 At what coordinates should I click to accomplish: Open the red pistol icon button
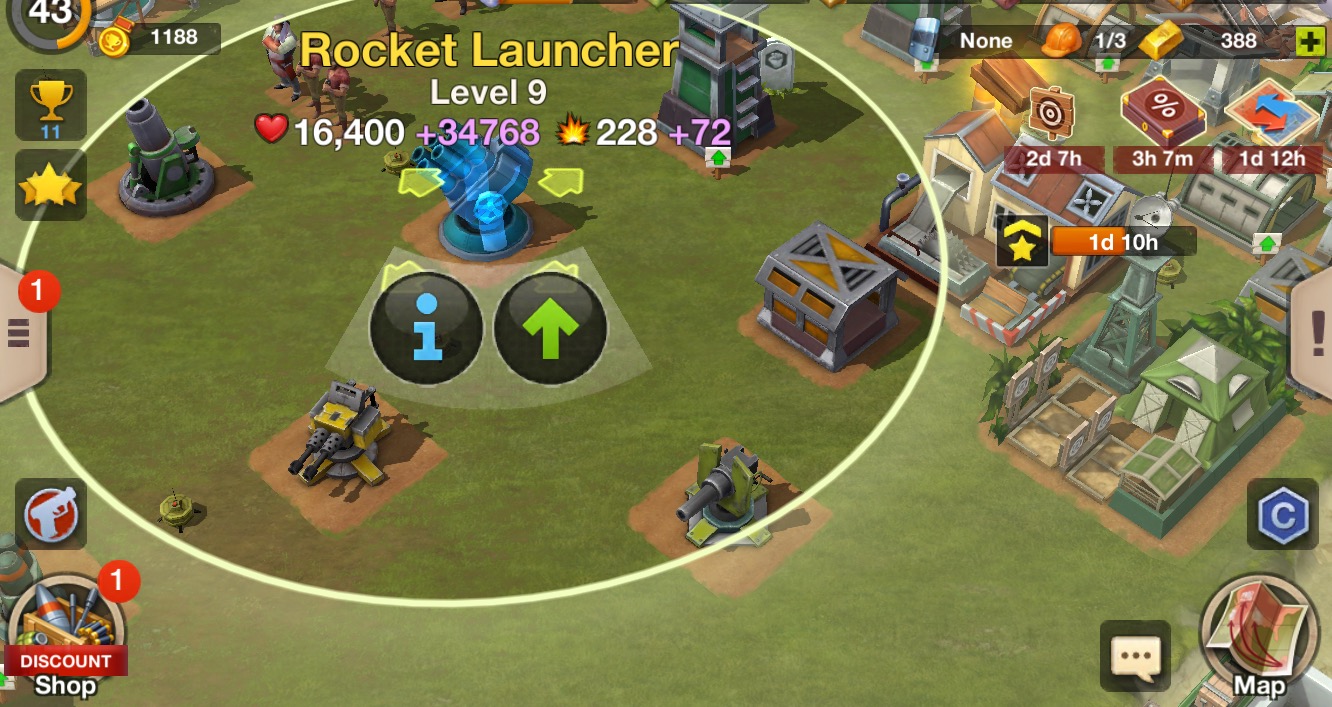(x=50, y=514)
